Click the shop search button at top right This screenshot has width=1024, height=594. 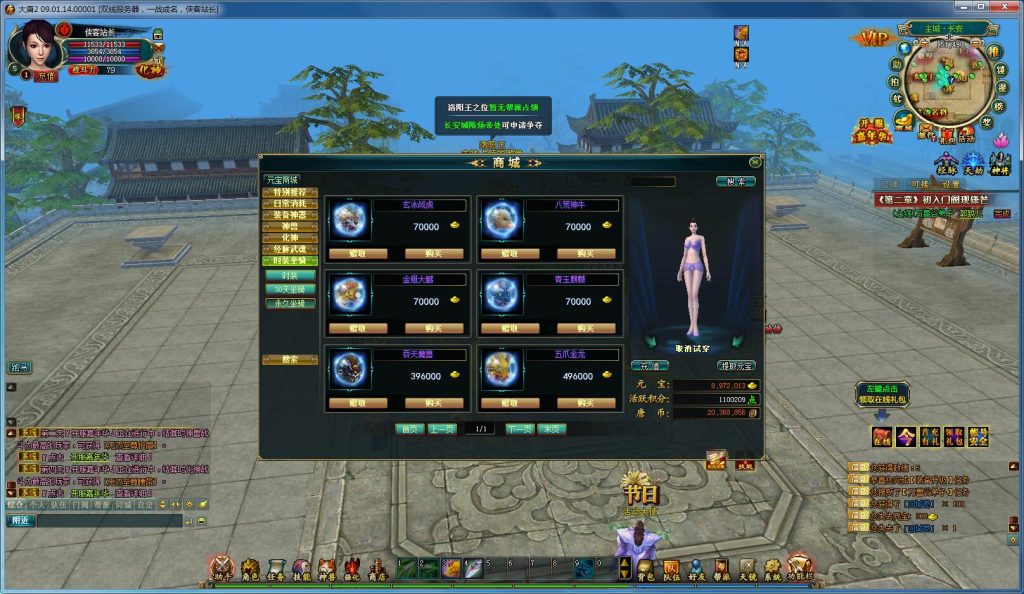tap(735, 182)
